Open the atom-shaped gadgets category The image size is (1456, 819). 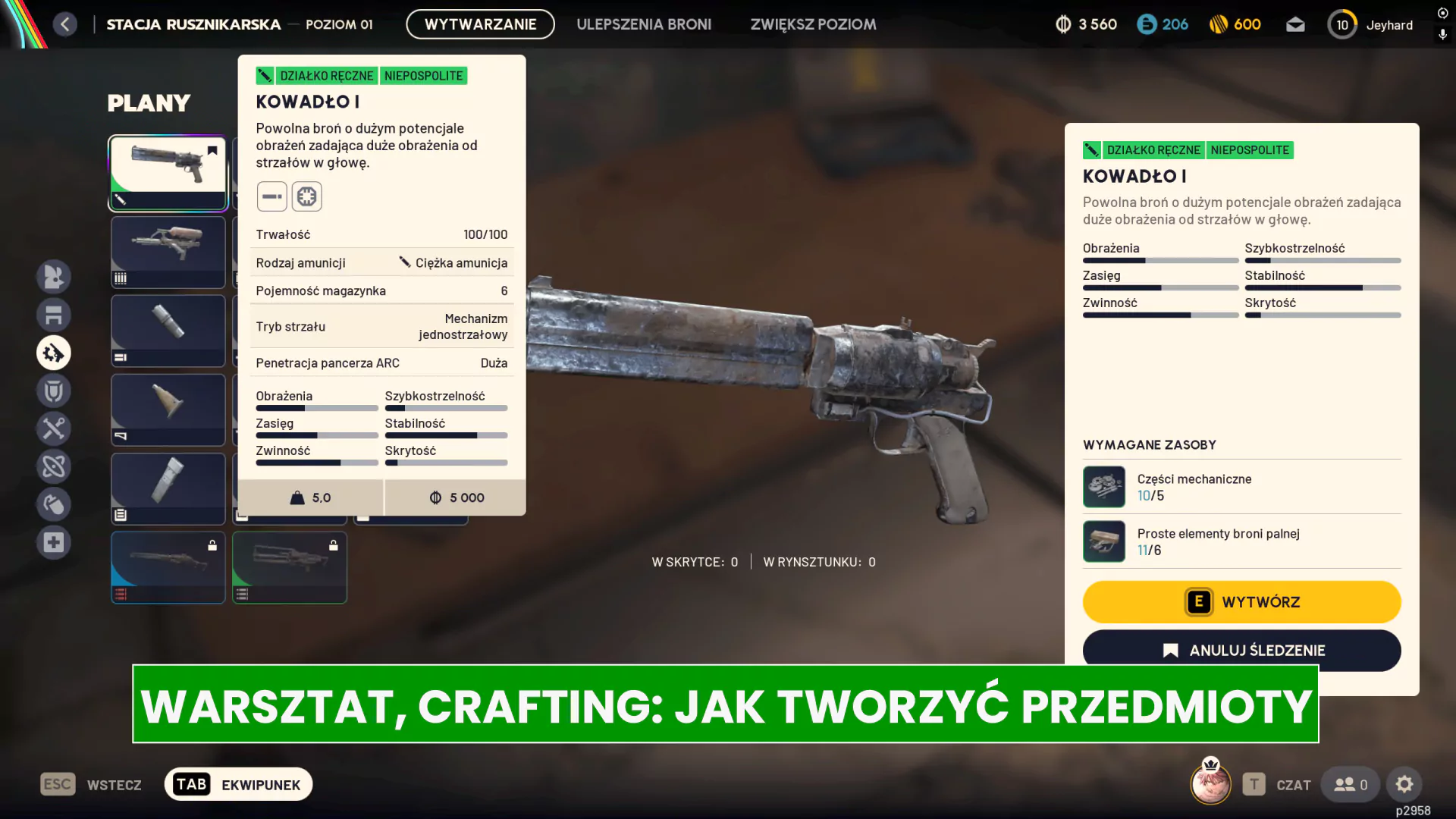pyautogui.click(x=54, y=466)
